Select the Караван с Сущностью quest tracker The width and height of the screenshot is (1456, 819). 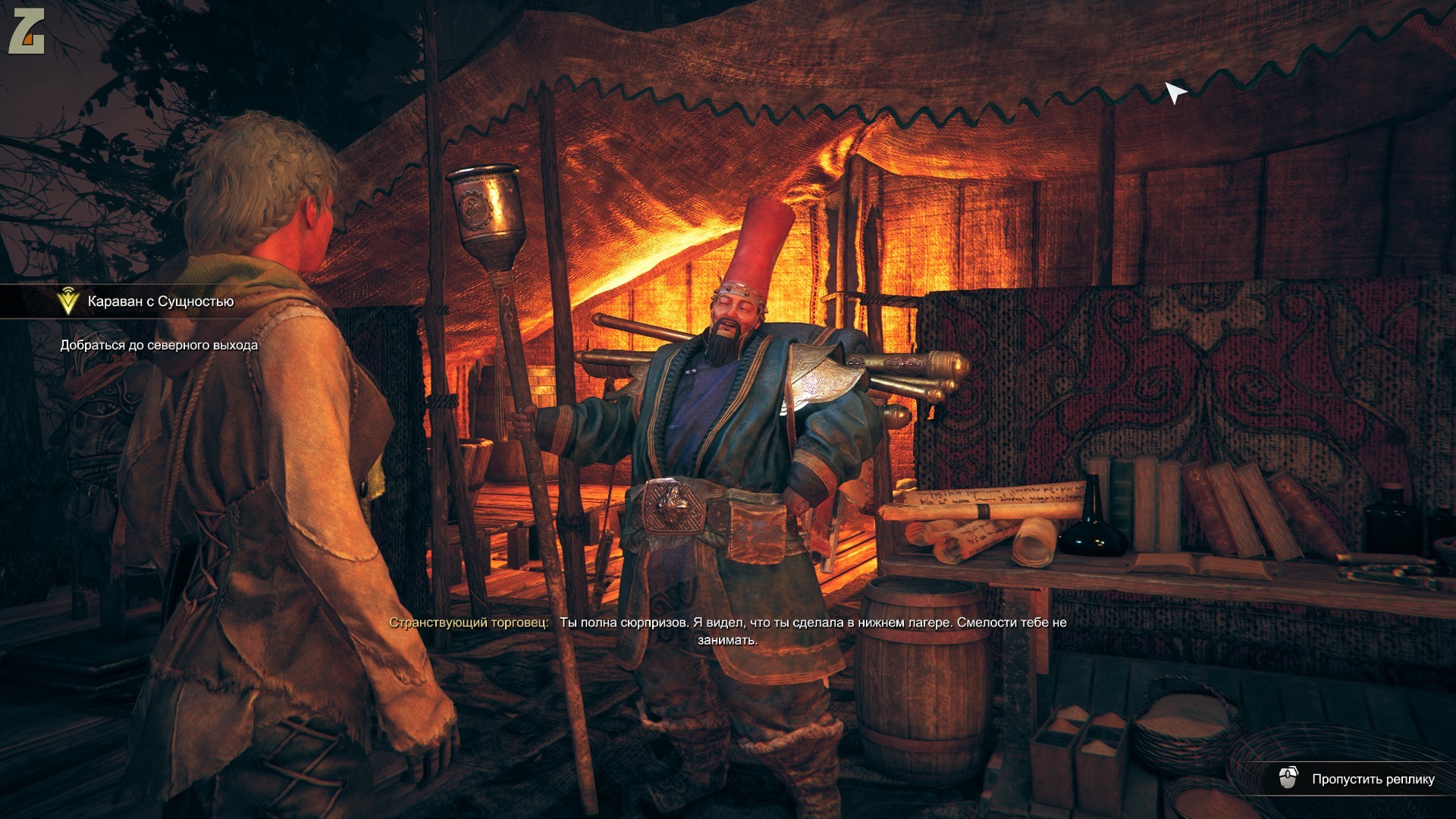pyautogui.click(x=160, y=302)
